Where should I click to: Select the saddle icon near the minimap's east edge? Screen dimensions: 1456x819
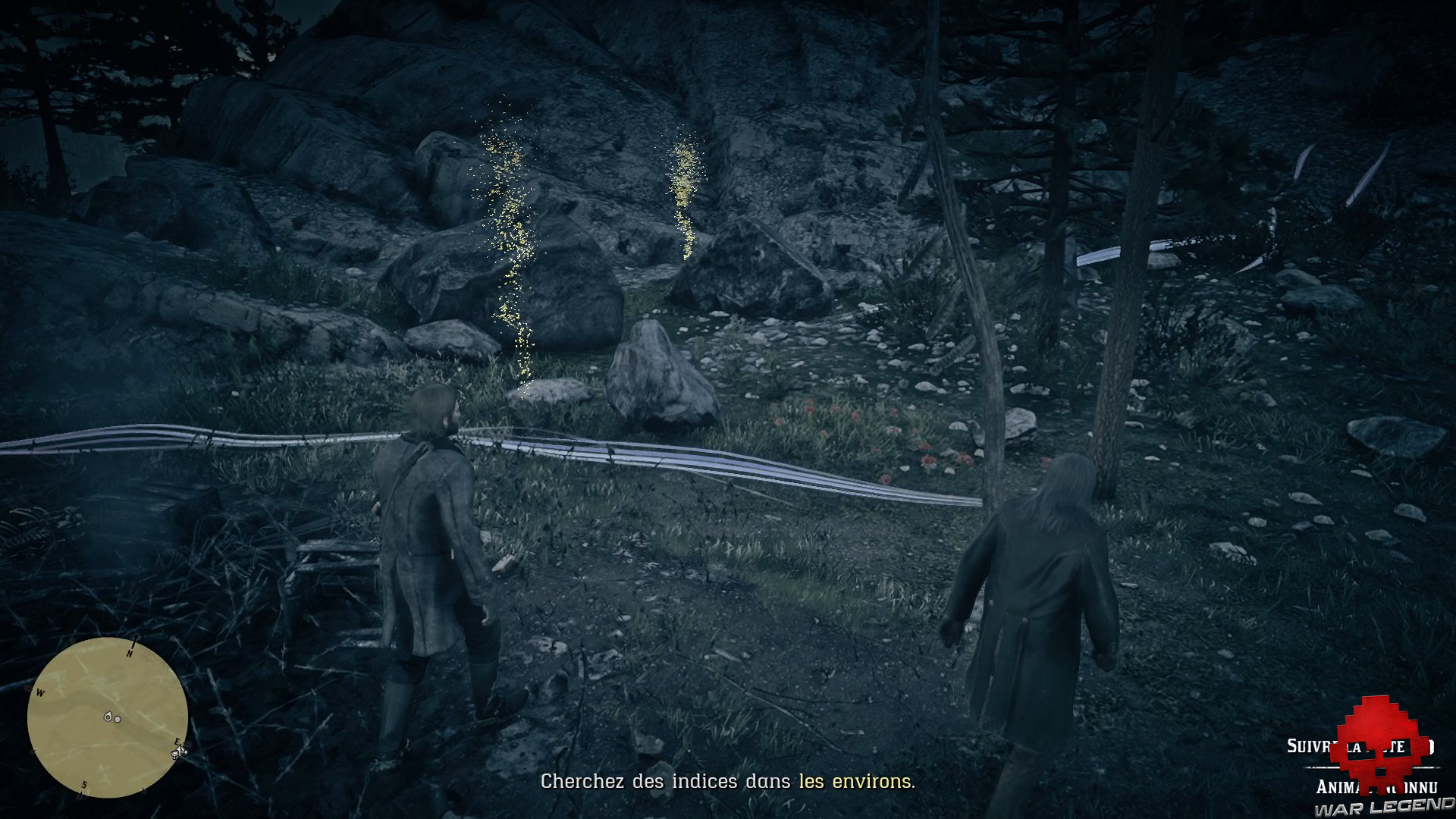(174, 754)
